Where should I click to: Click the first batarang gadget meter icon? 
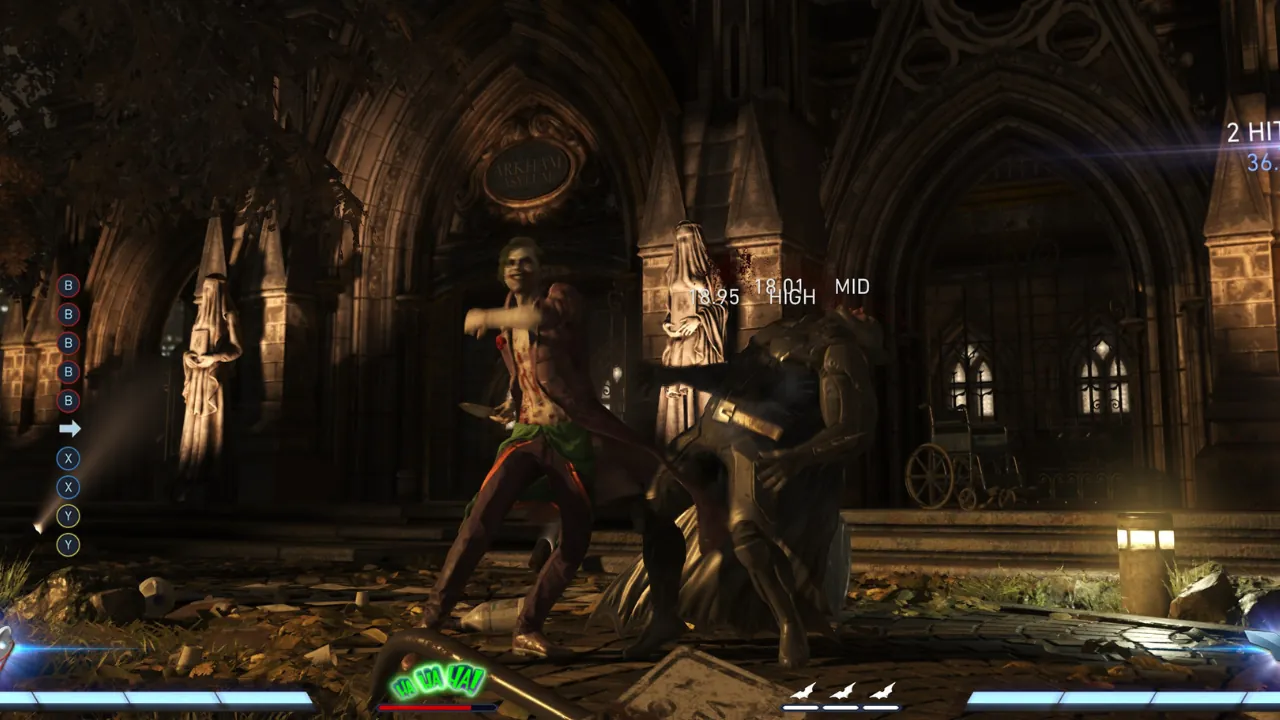point(803,692)
